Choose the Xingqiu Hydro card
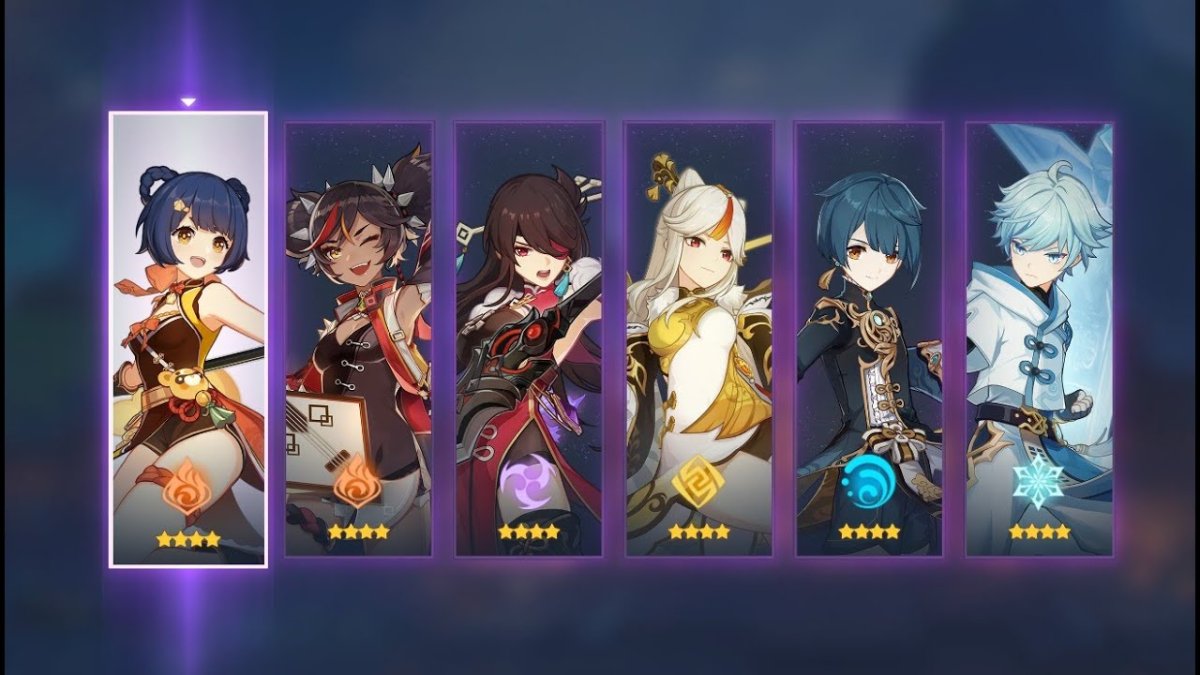The image size is (1200, 675). 869,339
